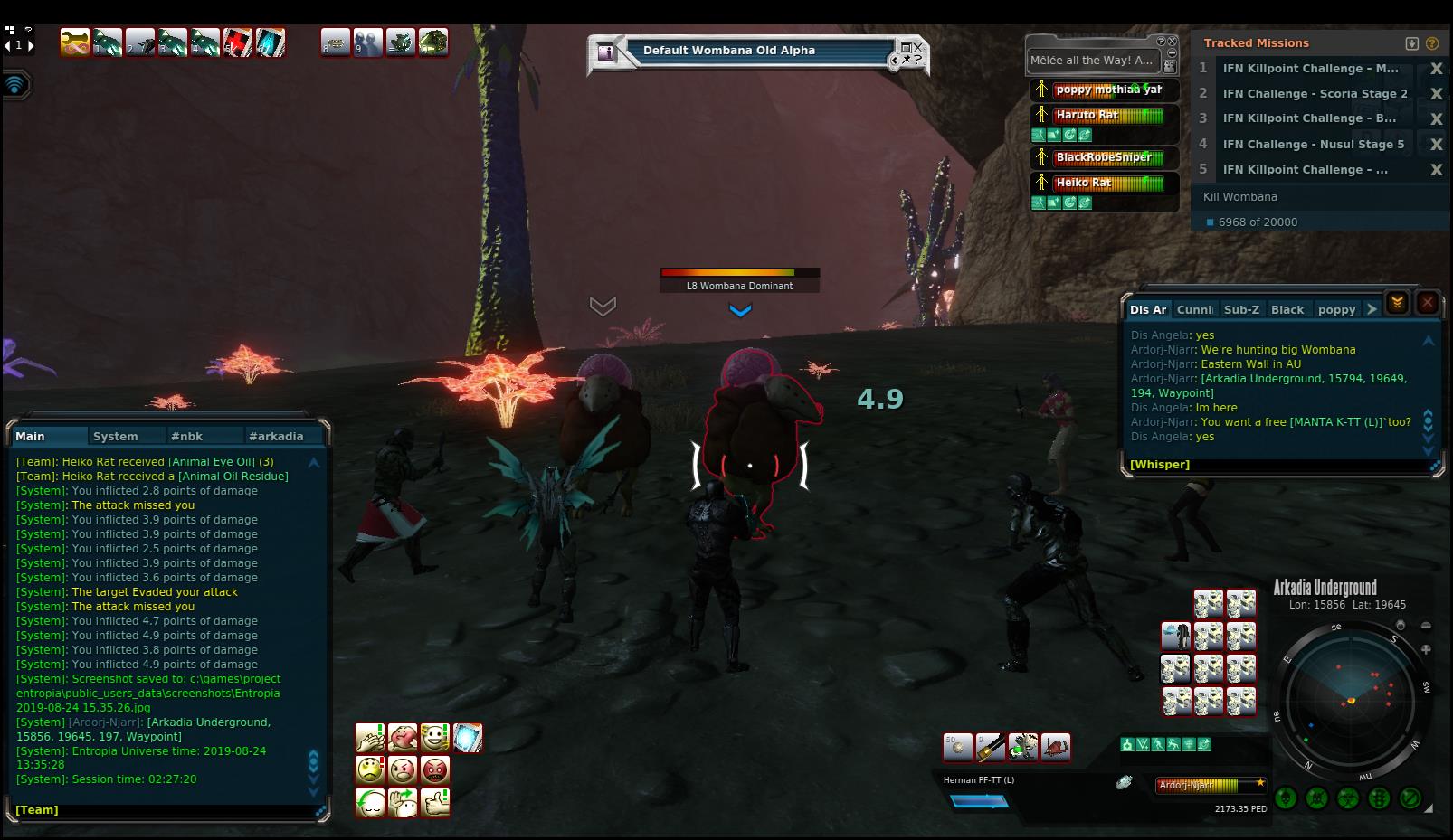Use the applause emote icon

(370, 738)
